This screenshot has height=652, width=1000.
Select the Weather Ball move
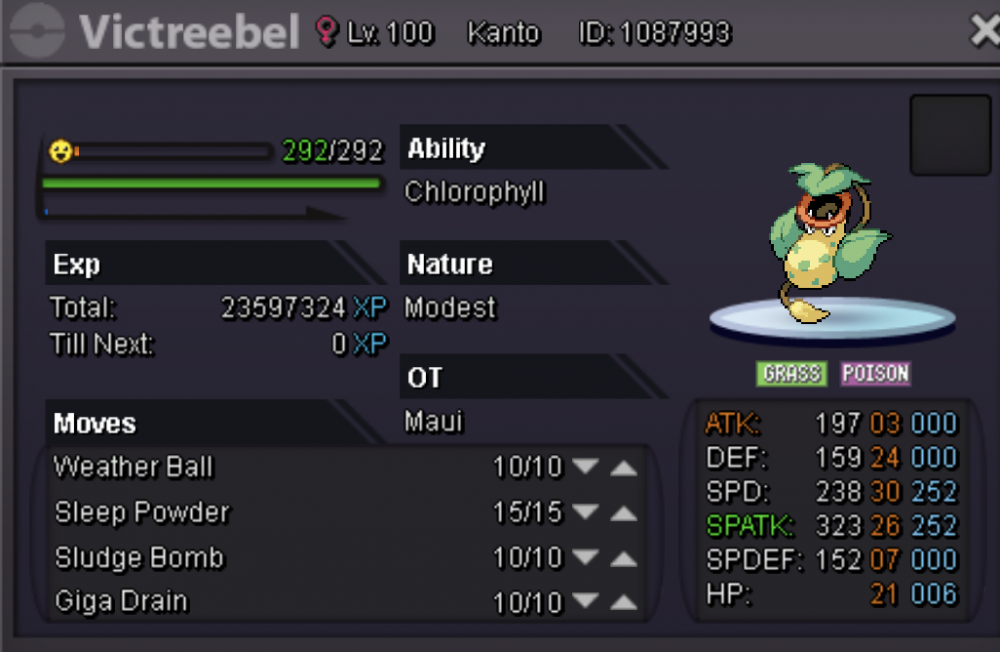pos(134,467)
